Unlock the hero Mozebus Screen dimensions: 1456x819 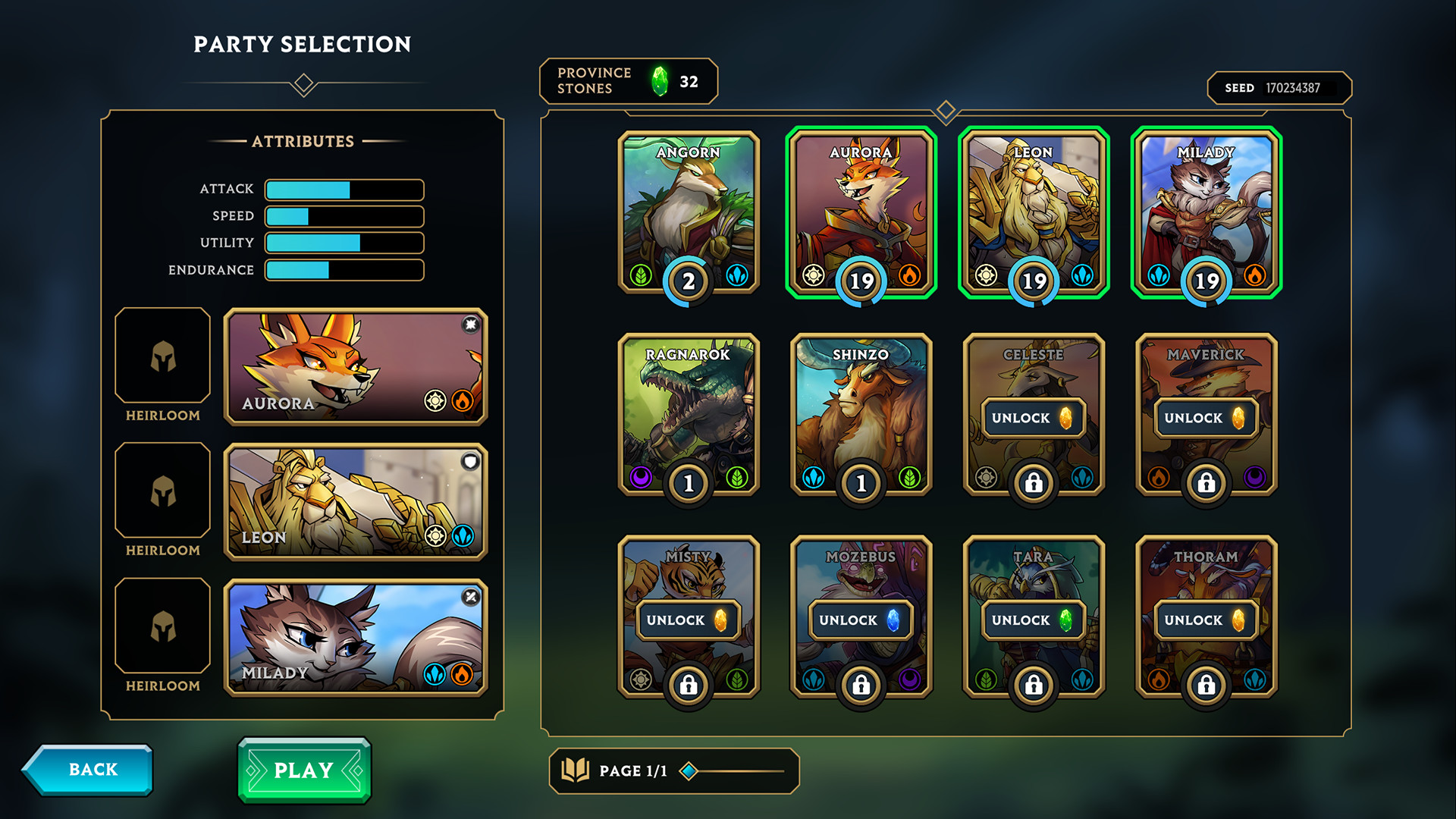tap(859, 620)
